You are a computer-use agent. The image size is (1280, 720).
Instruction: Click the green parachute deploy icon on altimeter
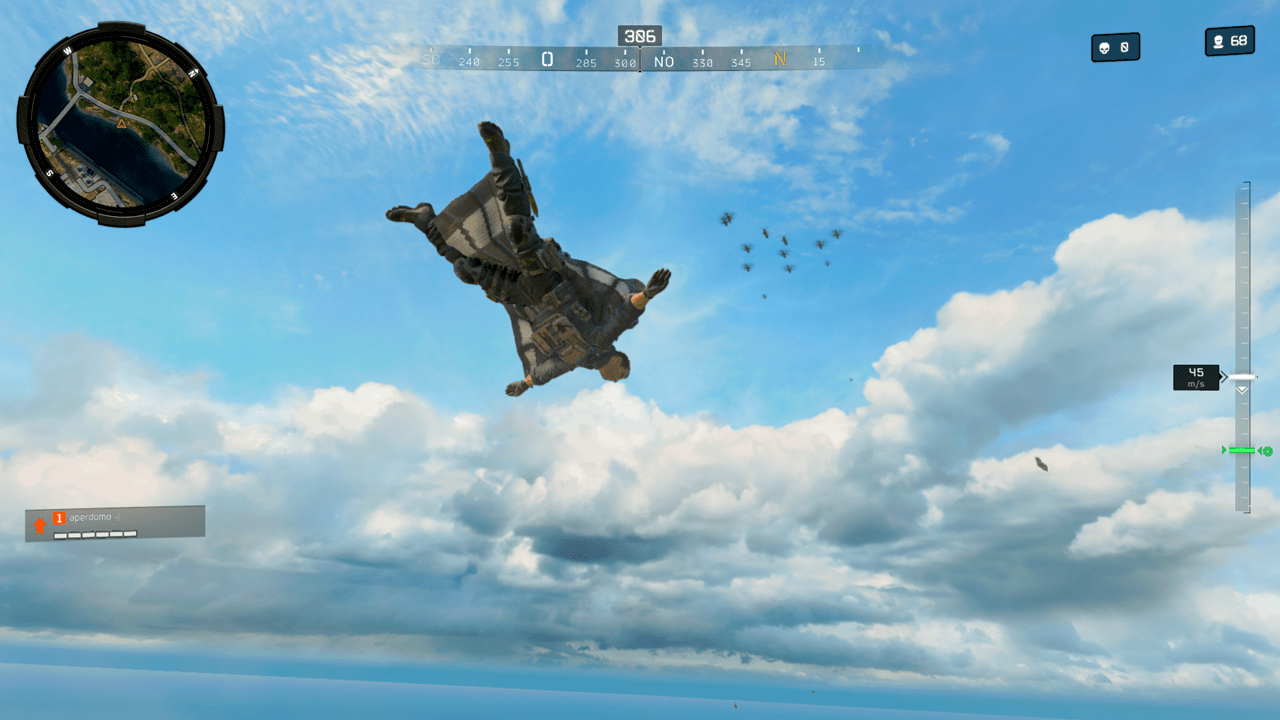tap(1268, 450)
